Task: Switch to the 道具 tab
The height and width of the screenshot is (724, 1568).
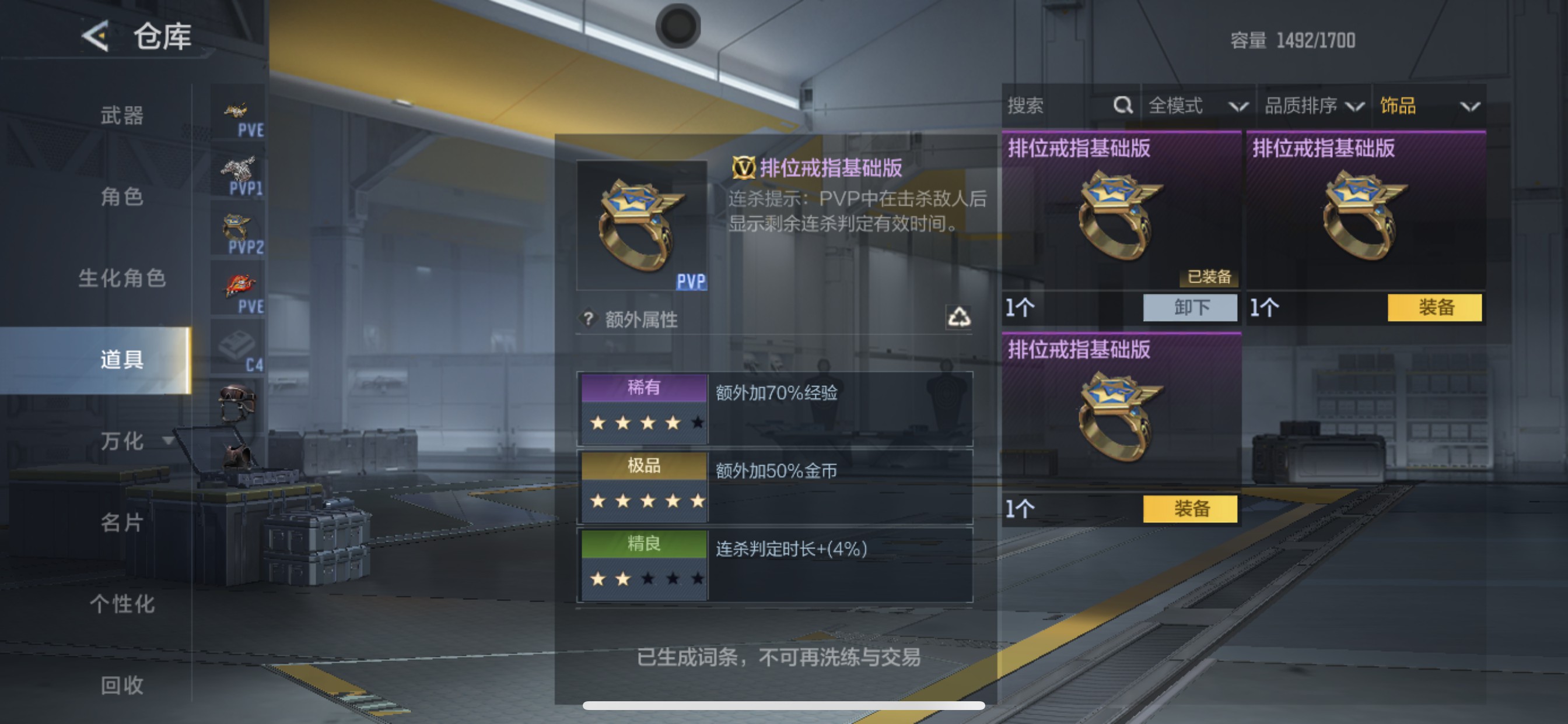Action: point(123,359)
